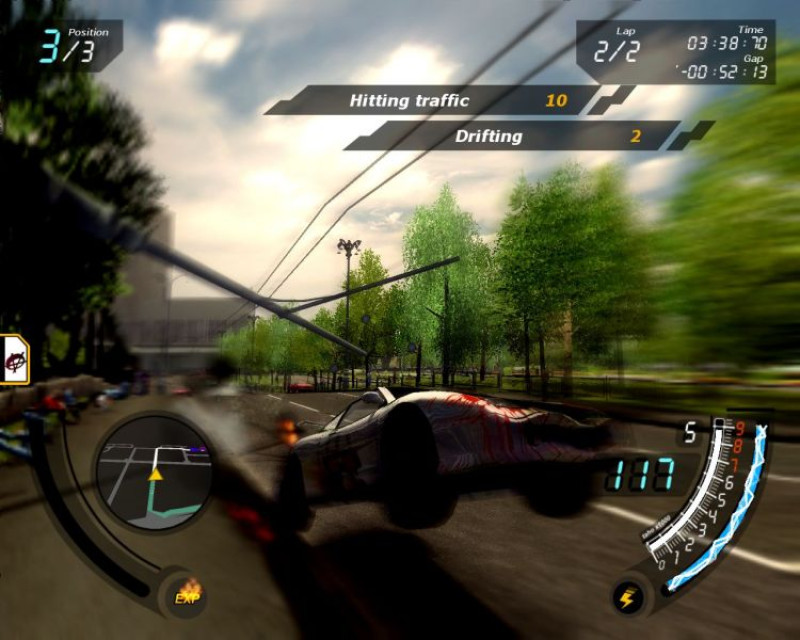Open the paper tag icon at left edge
The width and height of the screenshot is (800, 640).
pyautogui.click(x=13, y=358)
